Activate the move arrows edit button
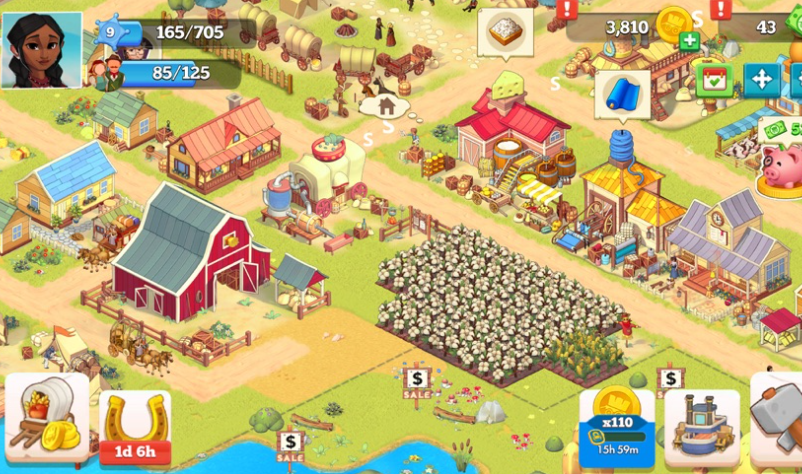 (x=761, y=79)
